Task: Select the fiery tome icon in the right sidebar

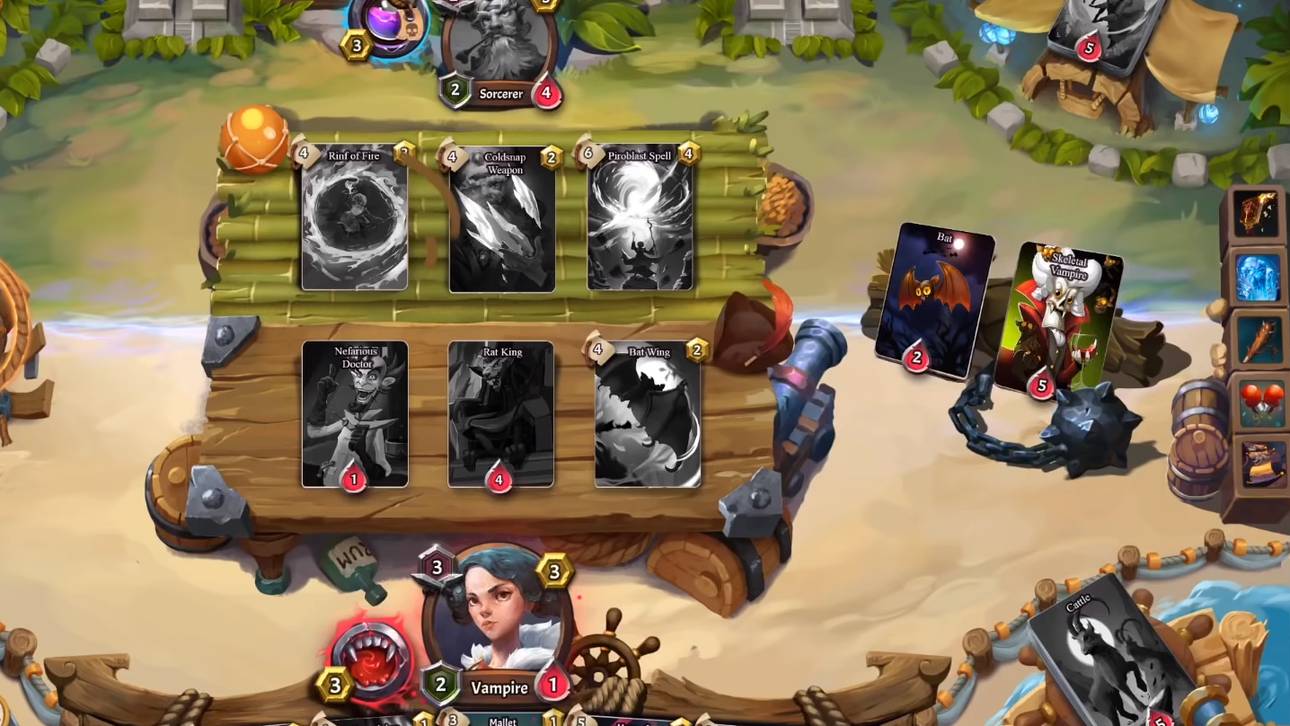Action: coord(1258,214)
